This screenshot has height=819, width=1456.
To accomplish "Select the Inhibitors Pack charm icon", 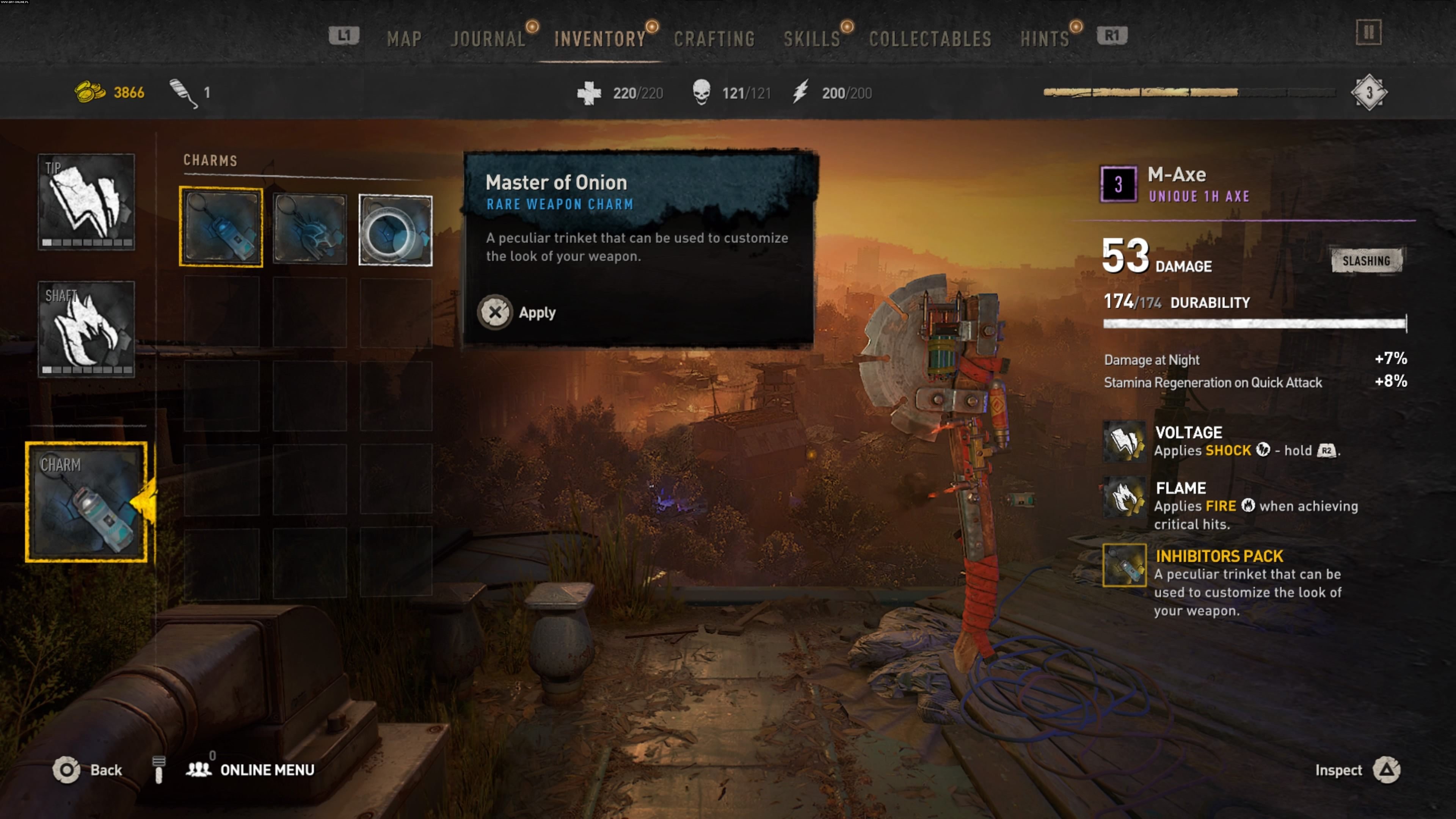I will (x=1124, y=565).
